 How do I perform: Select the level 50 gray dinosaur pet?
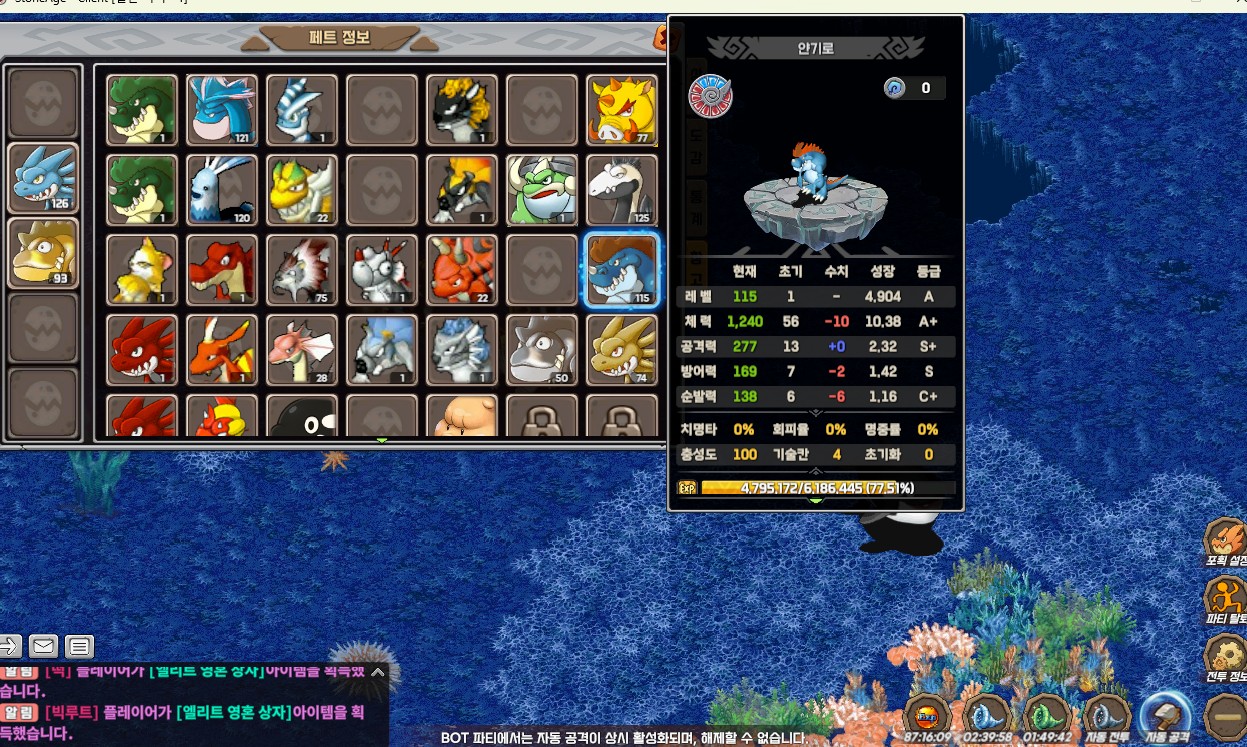click(x=542, y=350)
